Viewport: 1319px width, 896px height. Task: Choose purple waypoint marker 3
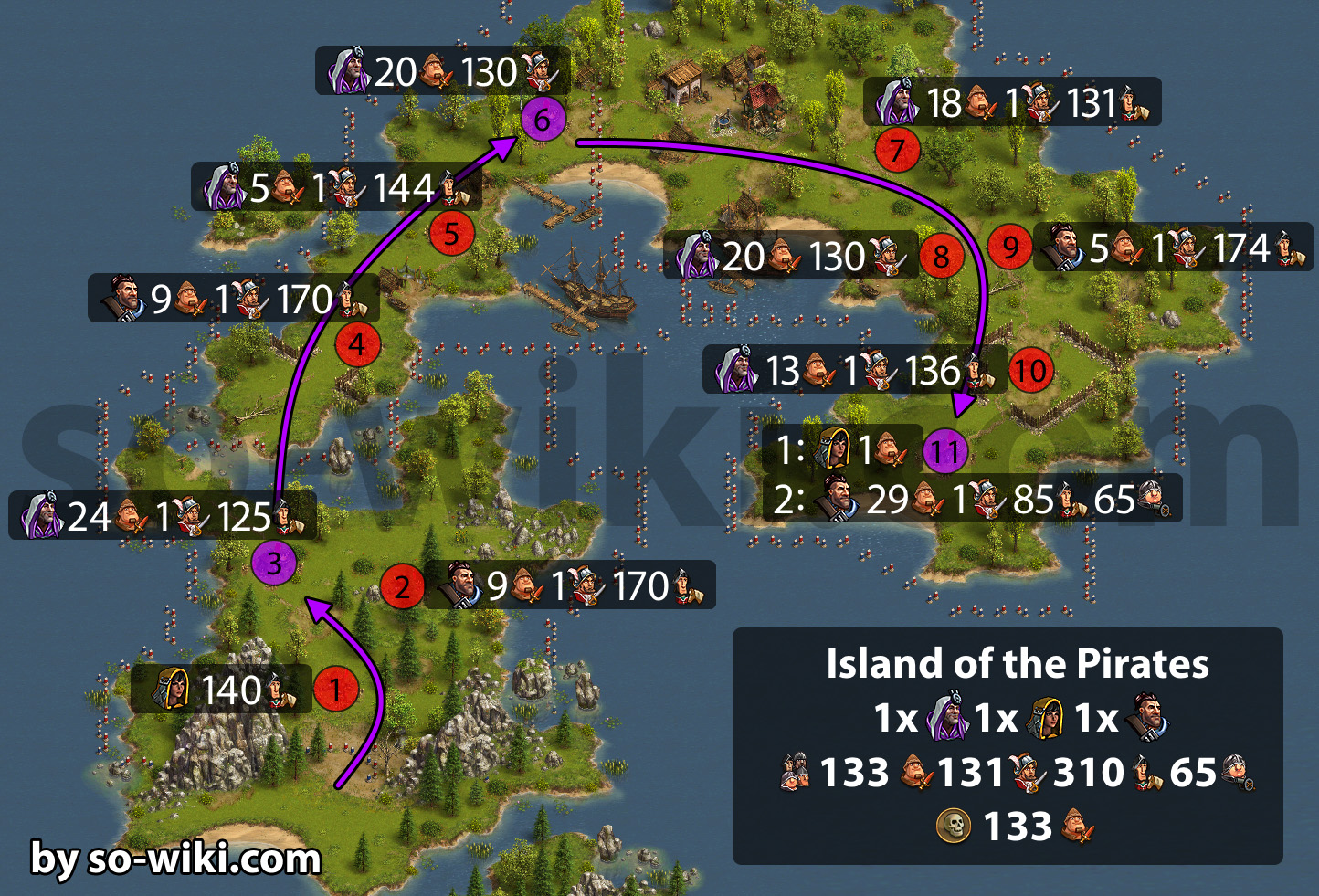[x=274, y=564]
